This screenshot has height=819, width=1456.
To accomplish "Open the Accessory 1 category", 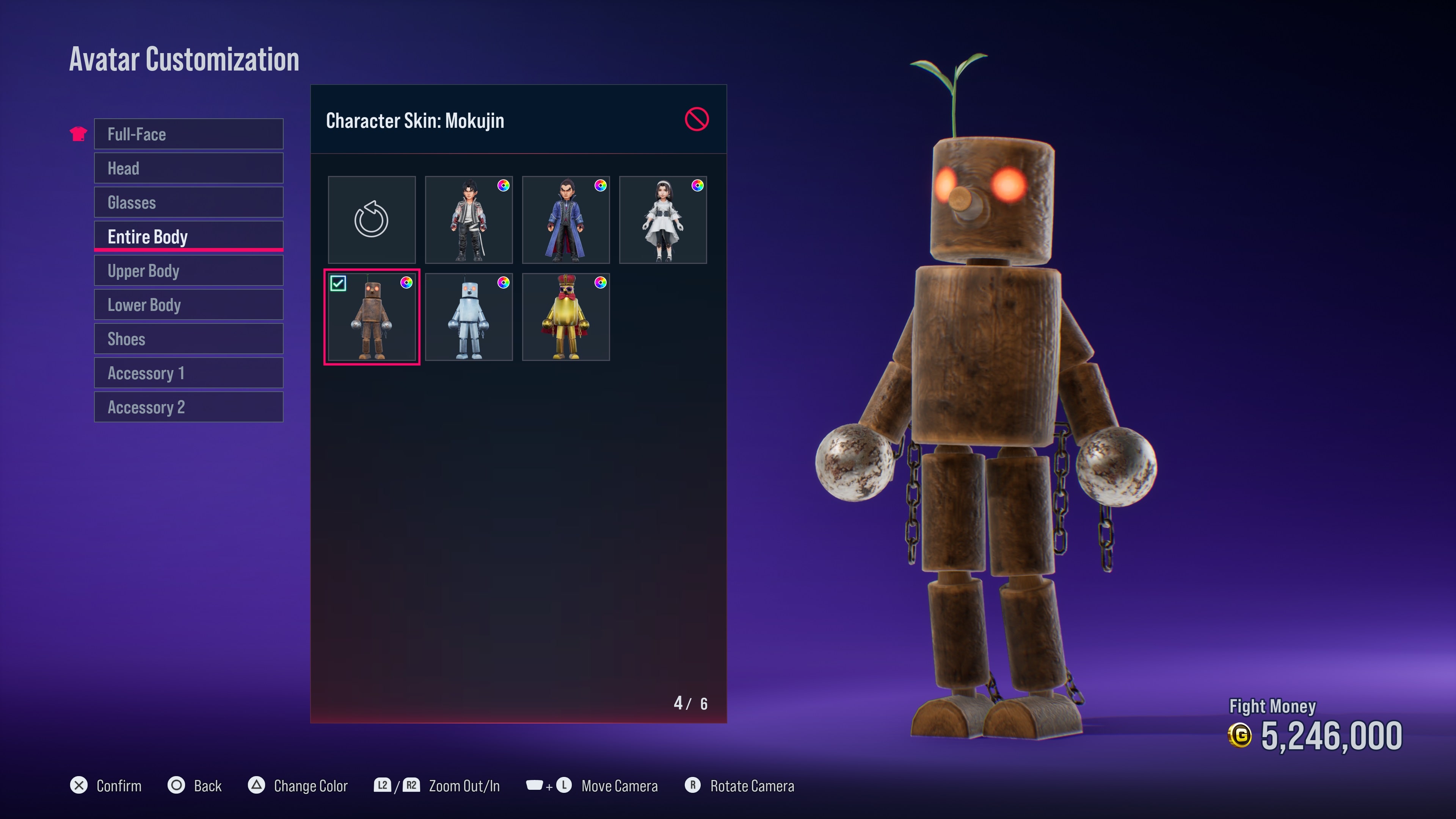I will [188, 373].
